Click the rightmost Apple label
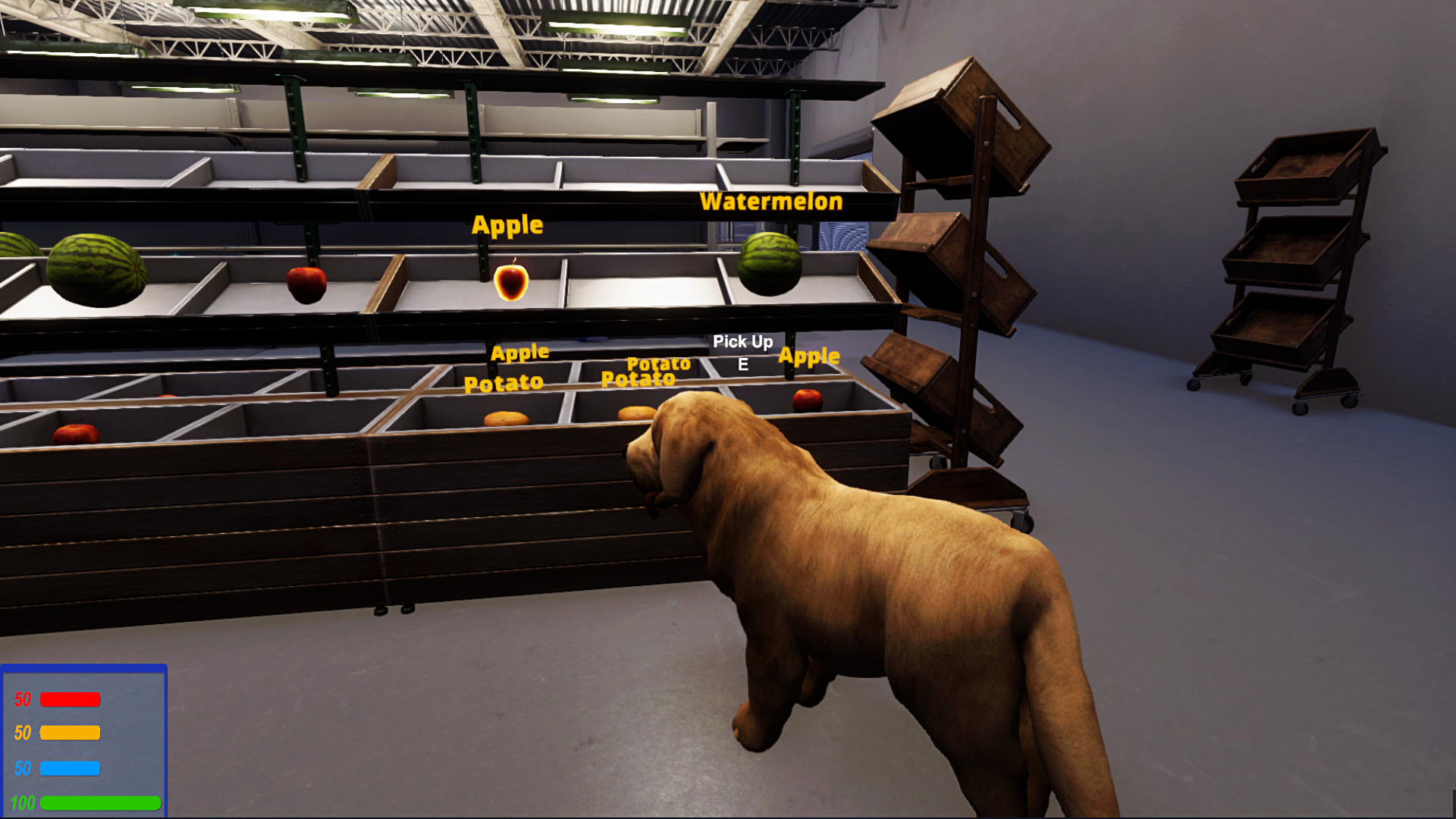The image size is (1456, 819). pyautogui.click(x=810, y=356)
